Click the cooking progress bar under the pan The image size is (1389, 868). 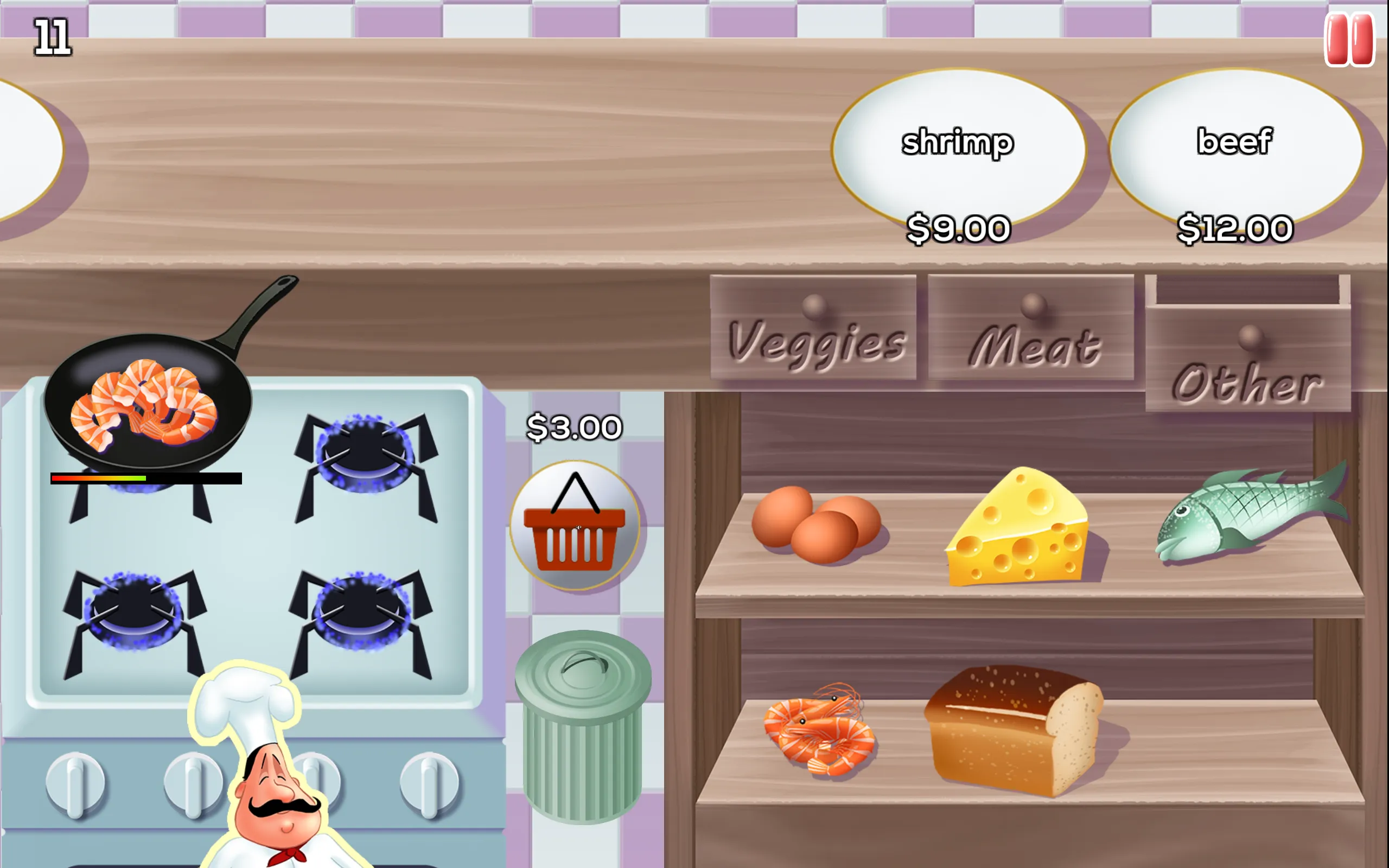pos(145,477)
